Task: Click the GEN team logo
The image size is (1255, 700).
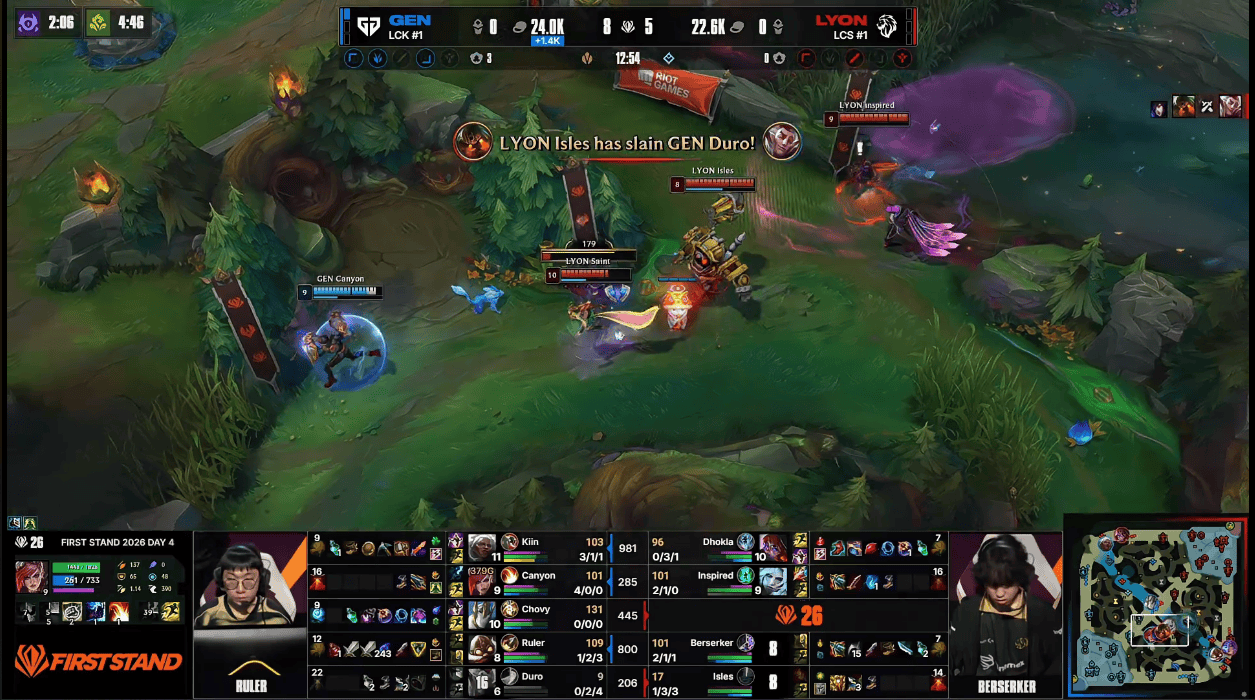Action: pyautogui.click(x=368, y=26)
